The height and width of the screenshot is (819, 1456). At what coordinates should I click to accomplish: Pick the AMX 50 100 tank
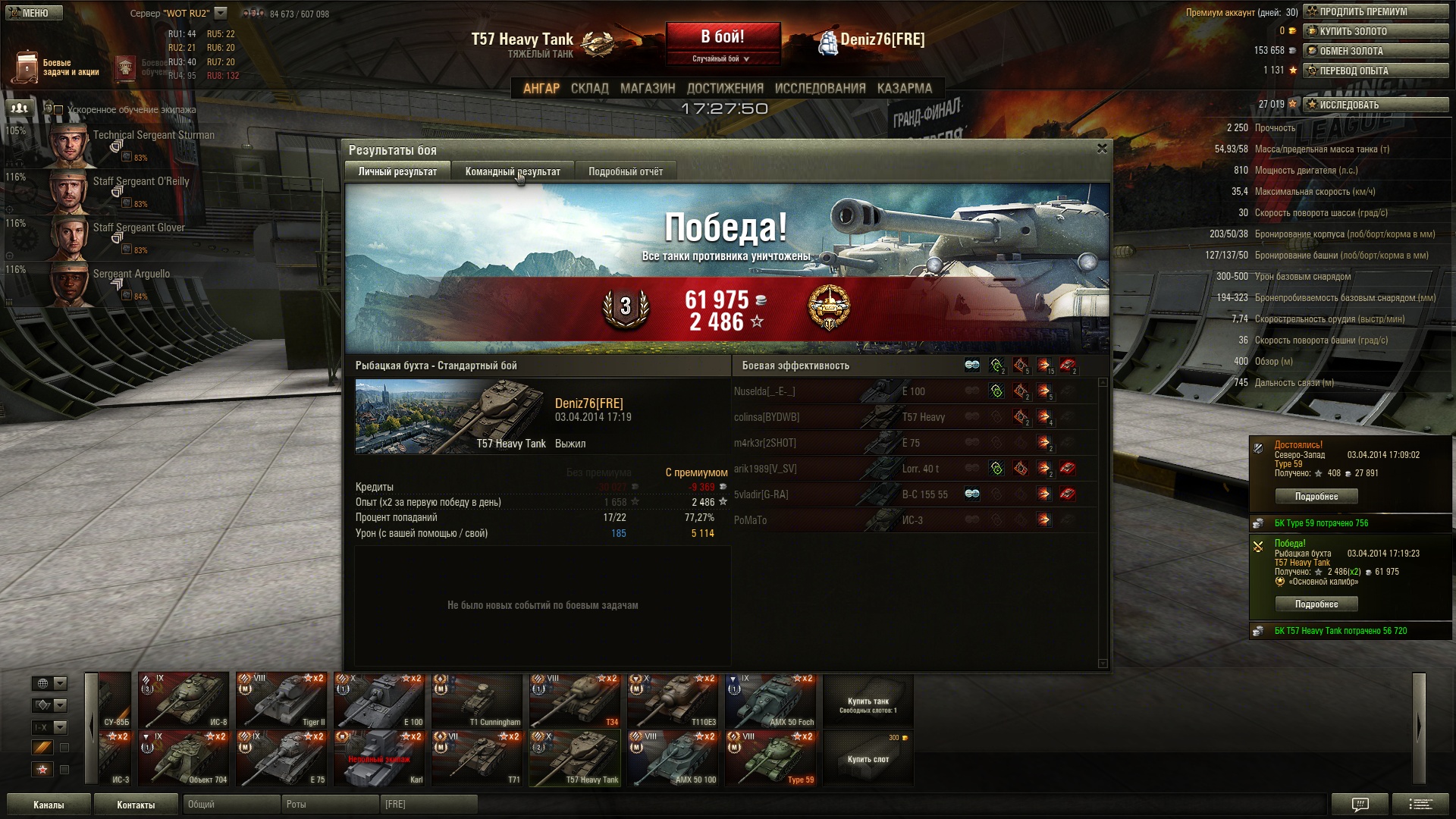pos(673,758)
